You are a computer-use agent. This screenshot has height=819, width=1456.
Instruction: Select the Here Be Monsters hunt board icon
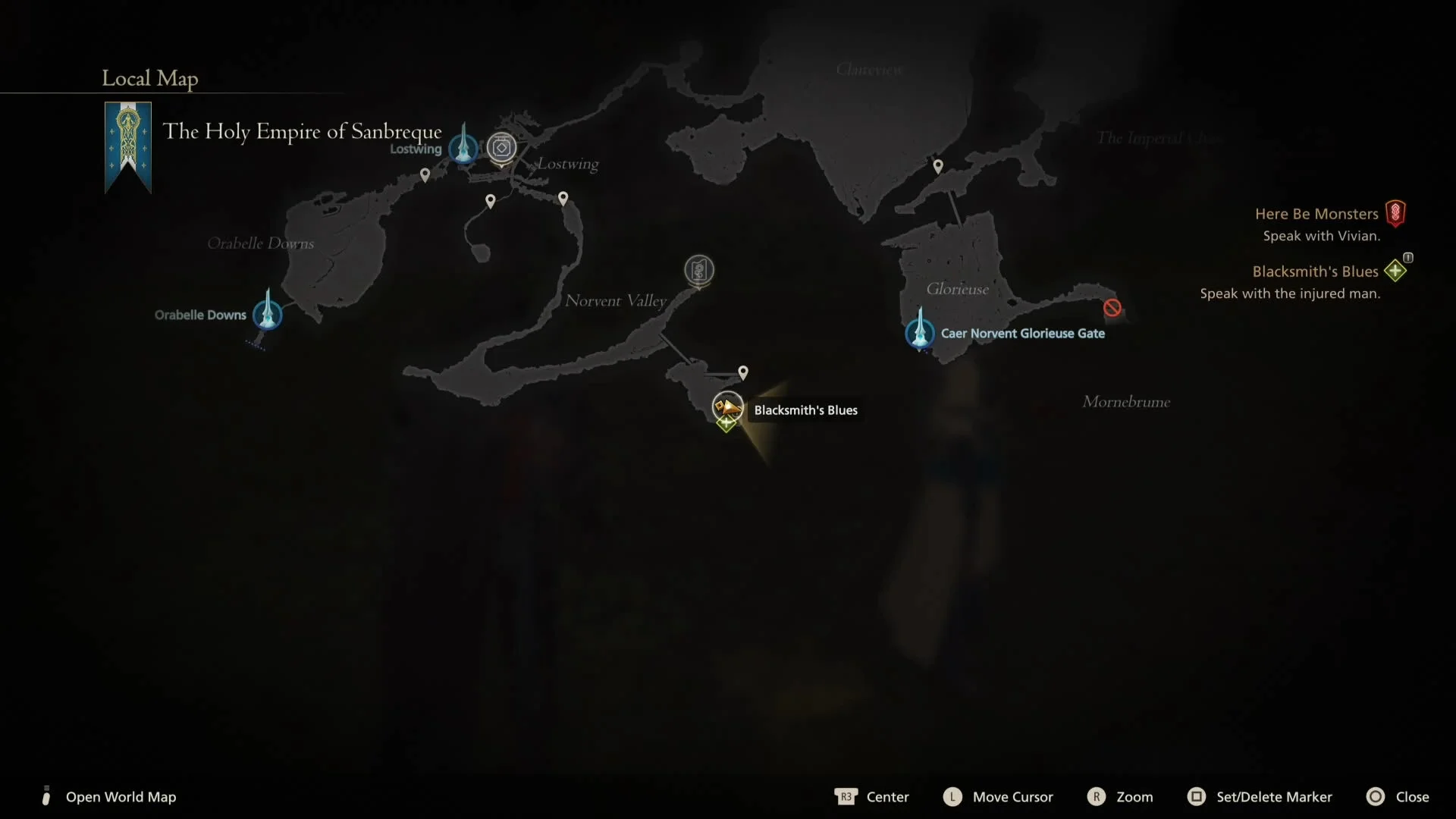click(1396, 213)
